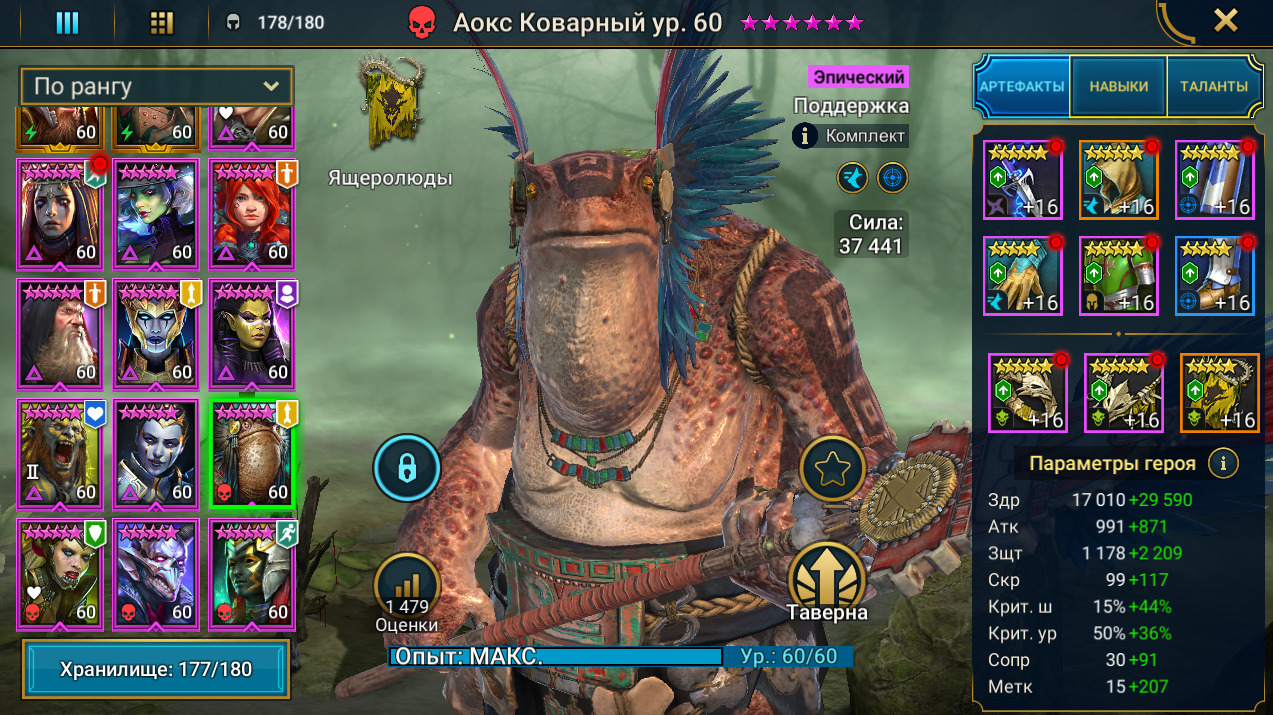Switch to the three-column list view icon

click(67, 22)
